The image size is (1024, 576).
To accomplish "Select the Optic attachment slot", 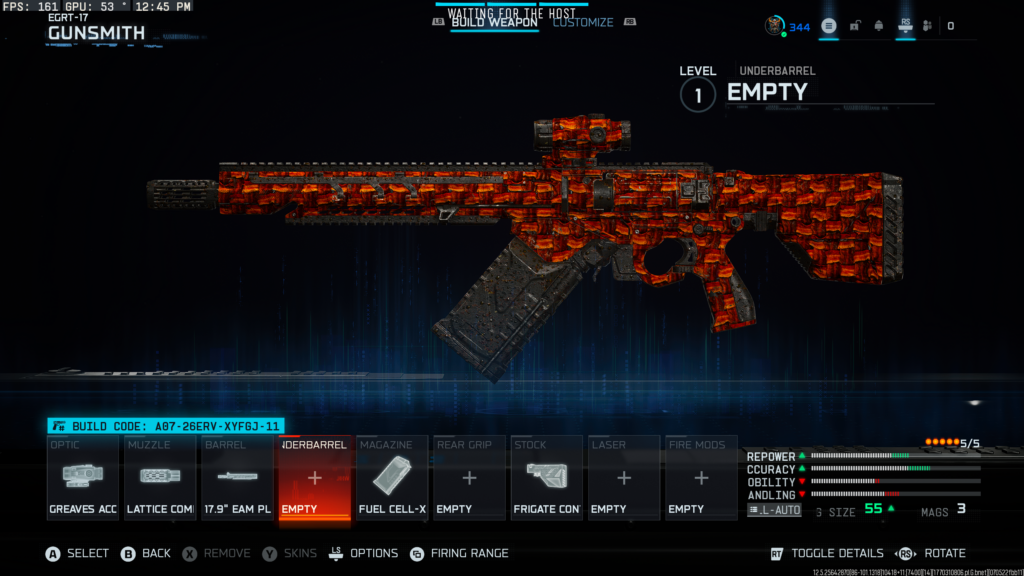I will (83, 478).
